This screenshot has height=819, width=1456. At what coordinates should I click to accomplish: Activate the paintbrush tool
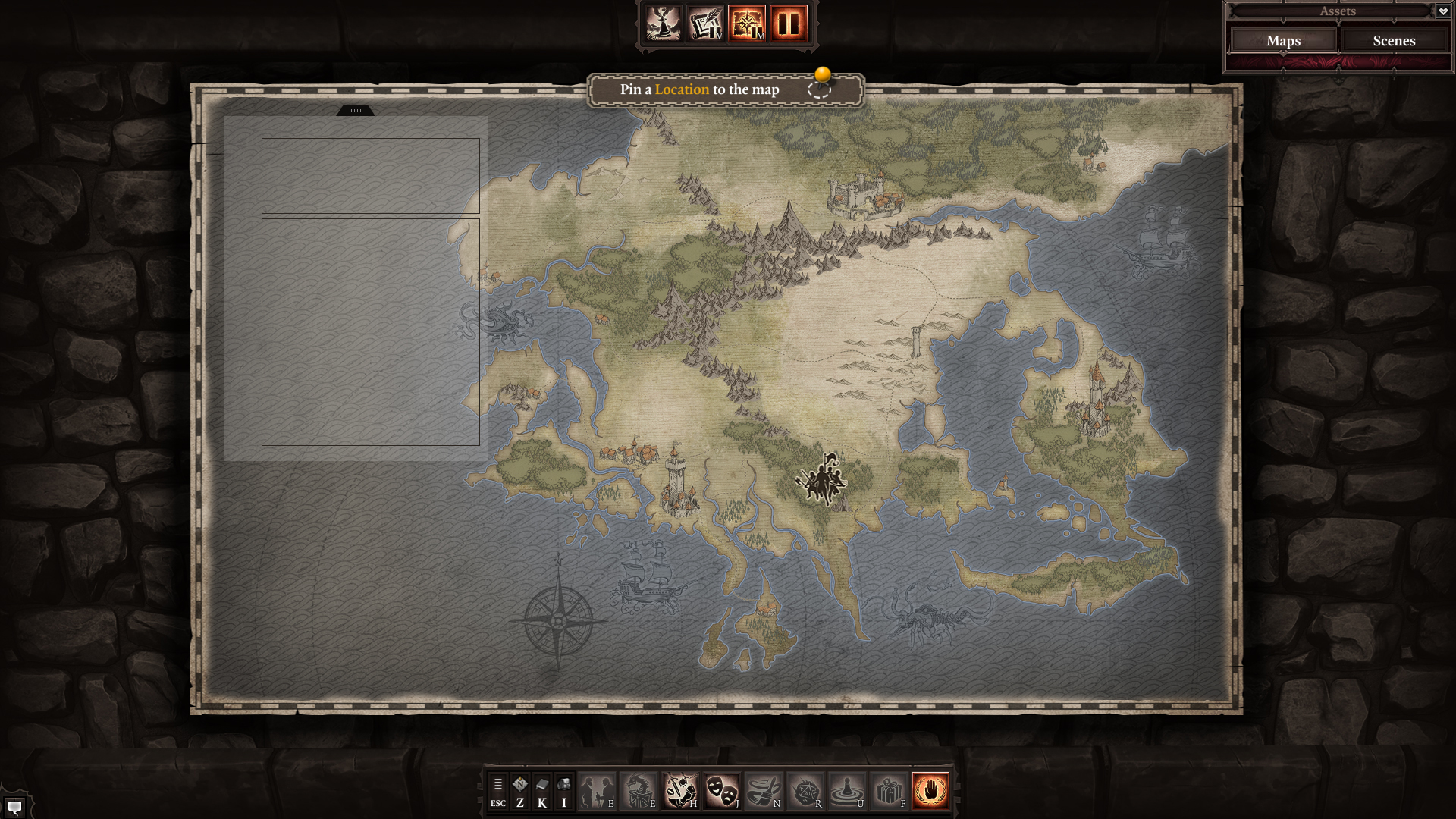pos(763,791)
